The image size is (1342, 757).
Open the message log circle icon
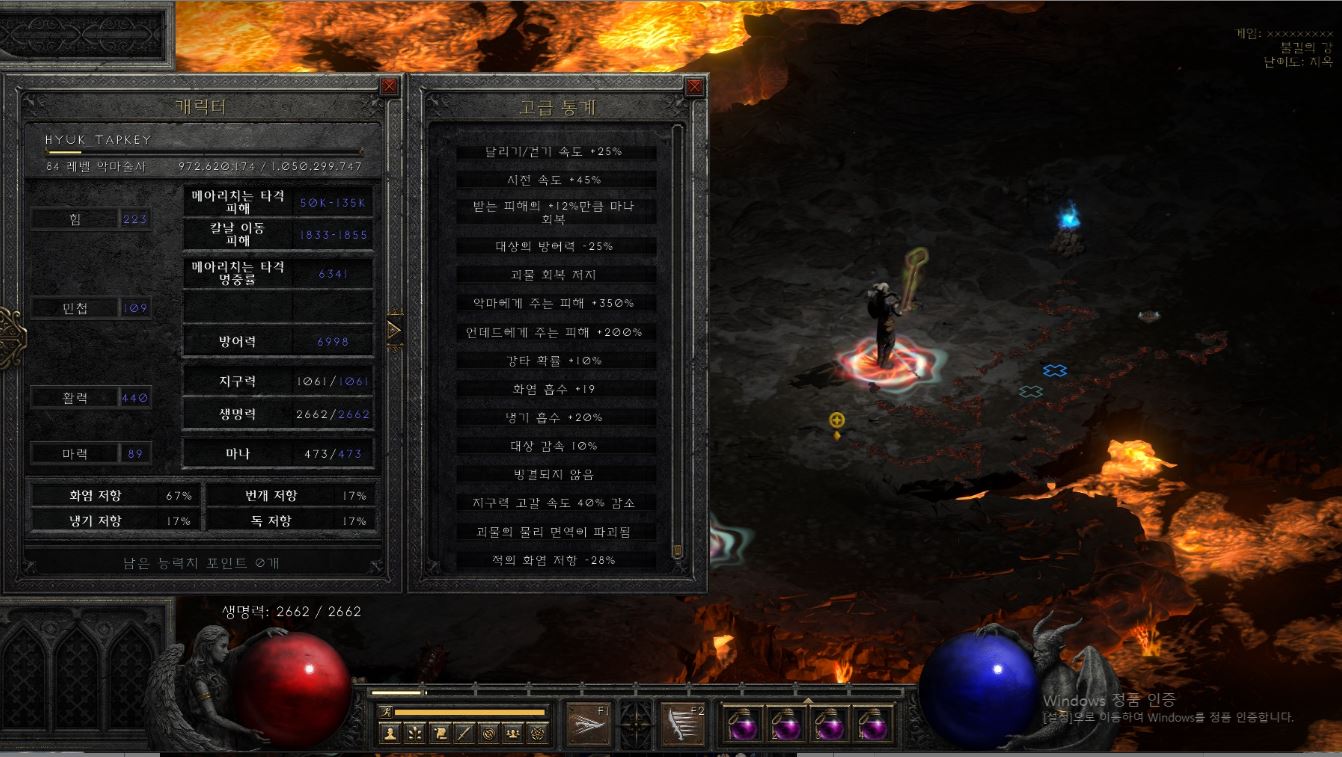(x=488, y=733)
